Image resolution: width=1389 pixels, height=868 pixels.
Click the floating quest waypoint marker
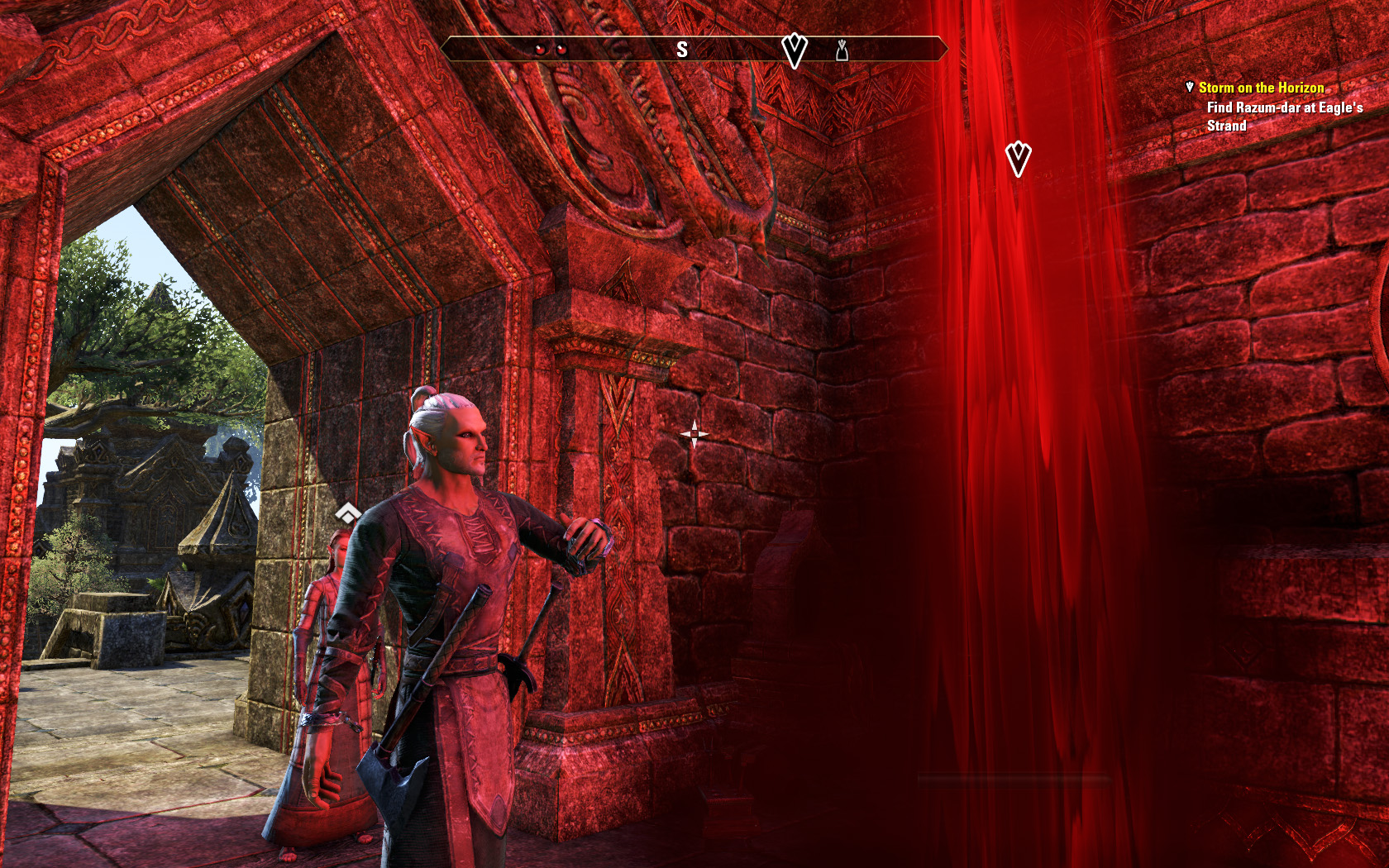[x=1018, y=158]
